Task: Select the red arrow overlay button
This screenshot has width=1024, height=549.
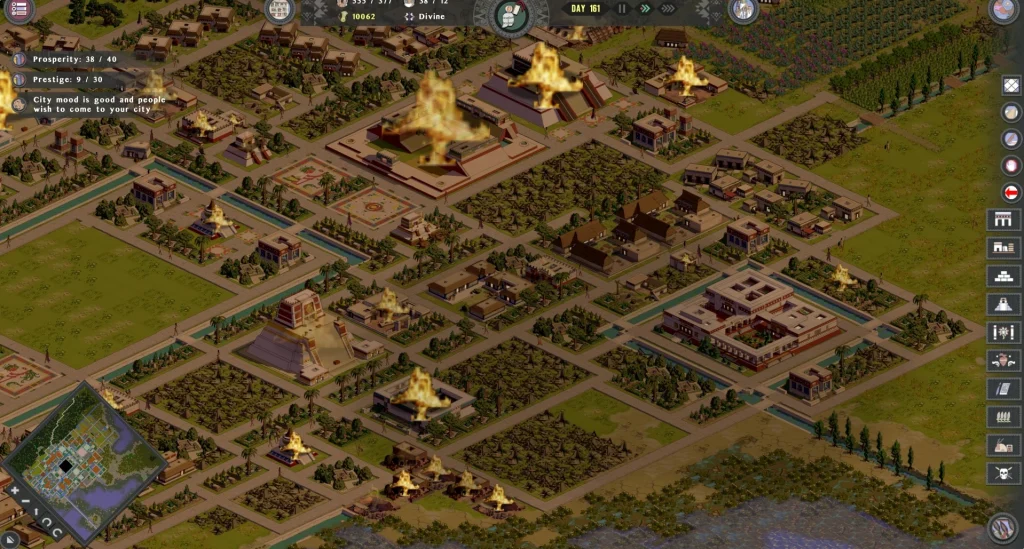Action: [1011, 192]
